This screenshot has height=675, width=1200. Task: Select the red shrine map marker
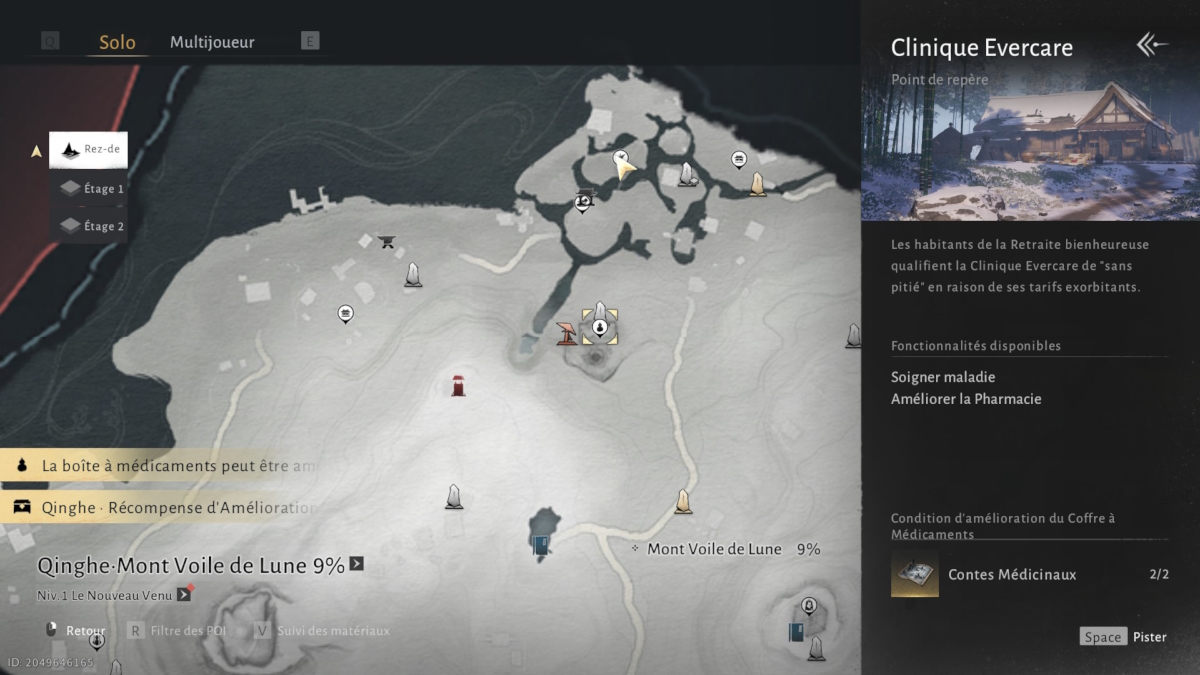click(458, 385)
